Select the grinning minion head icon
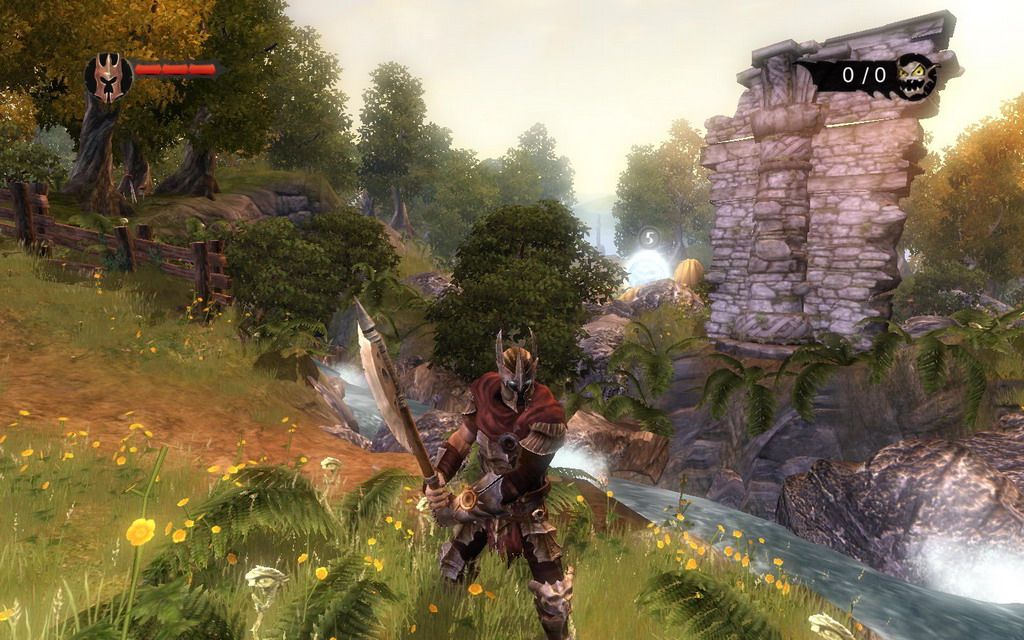This screenshot has width=1024, height=640. tap(916, 77)
